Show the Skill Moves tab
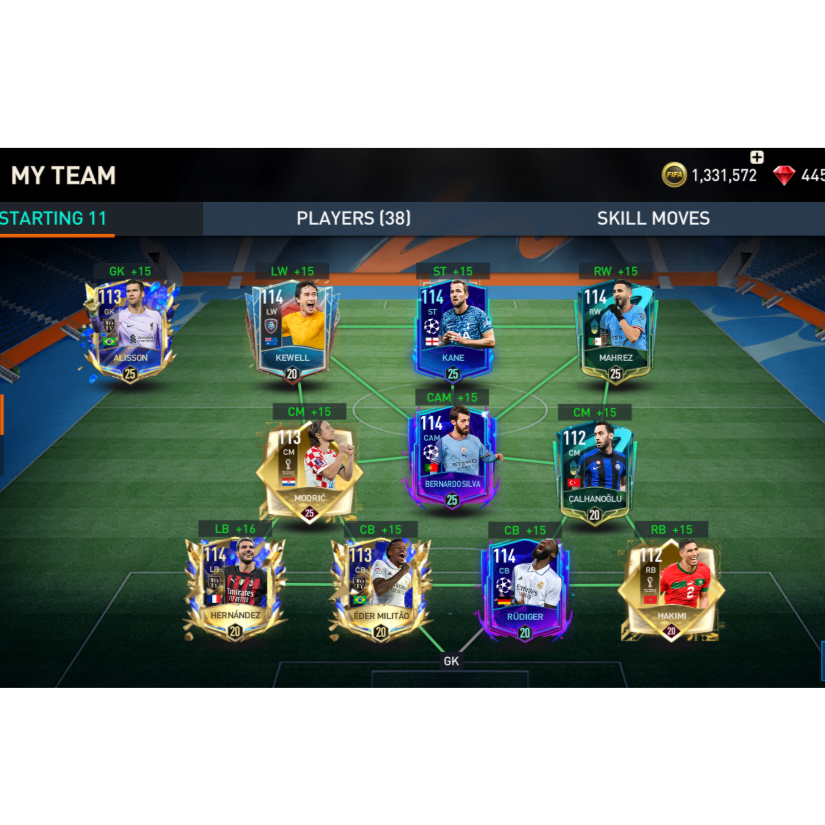825x825 pixels. pos(653,219)
